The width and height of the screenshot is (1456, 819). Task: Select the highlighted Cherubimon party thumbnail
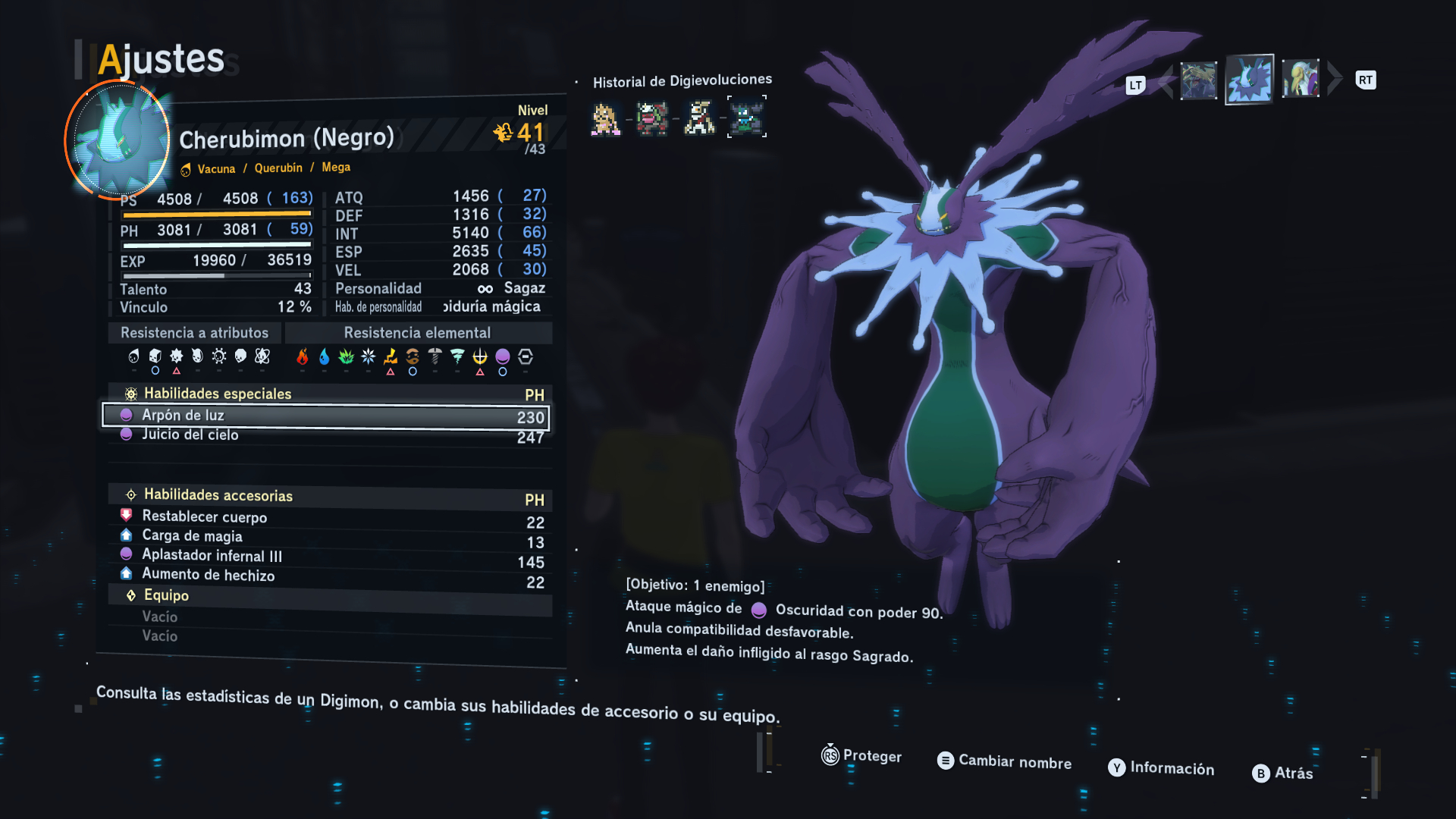point(1249,80)
